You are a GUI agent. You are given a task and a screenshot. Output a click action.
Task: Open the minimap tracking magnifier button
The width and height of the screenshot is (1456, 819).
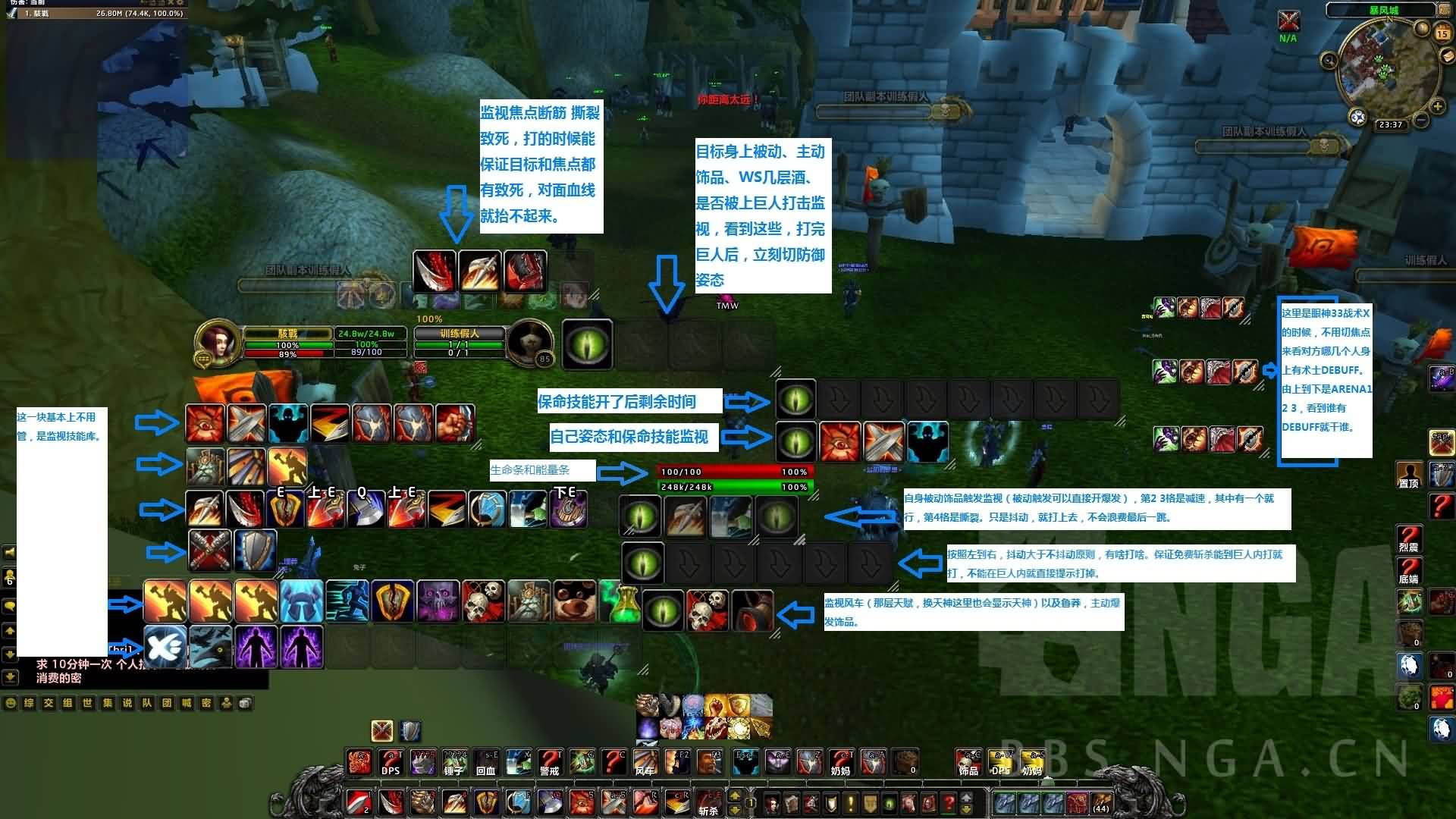1329,61
